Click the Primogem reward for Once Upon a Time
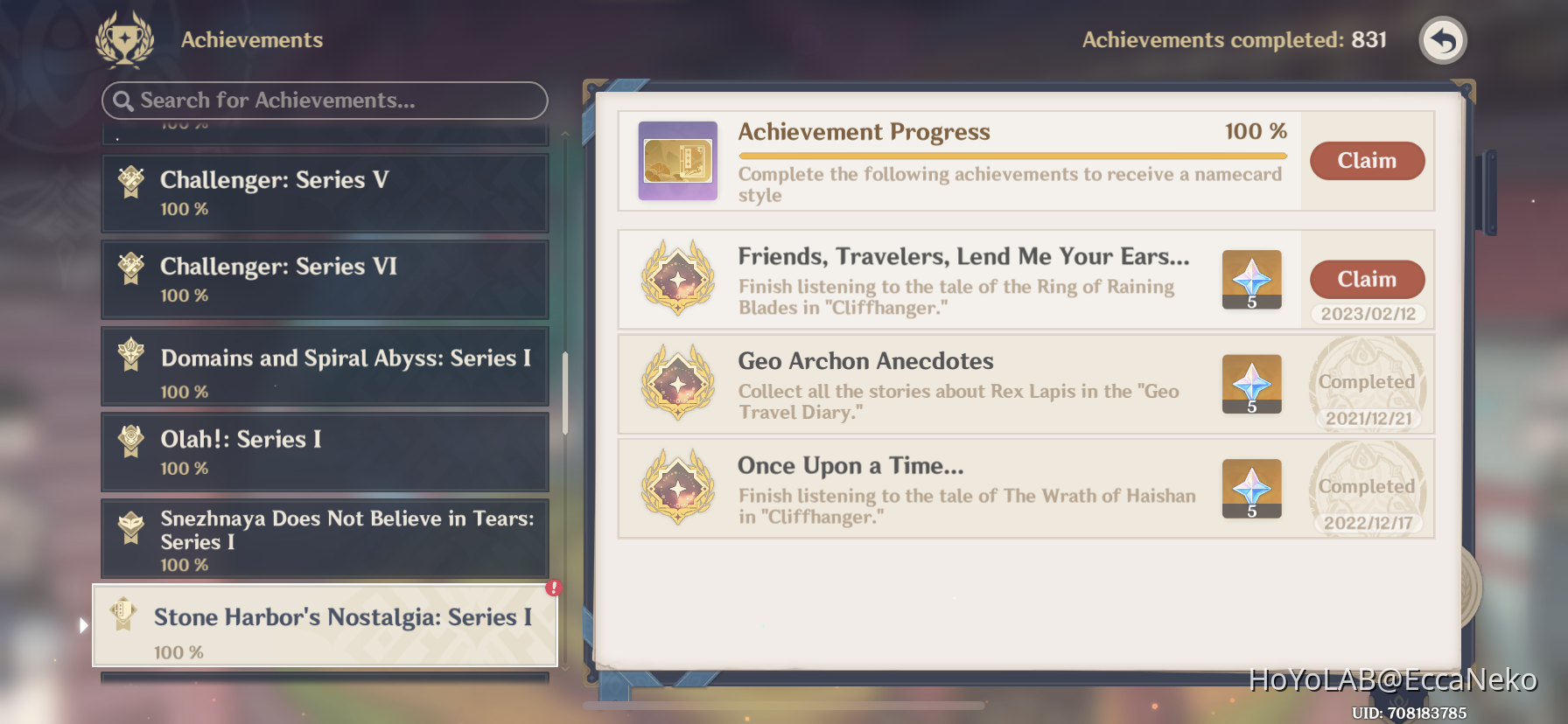 point(1251,488)
